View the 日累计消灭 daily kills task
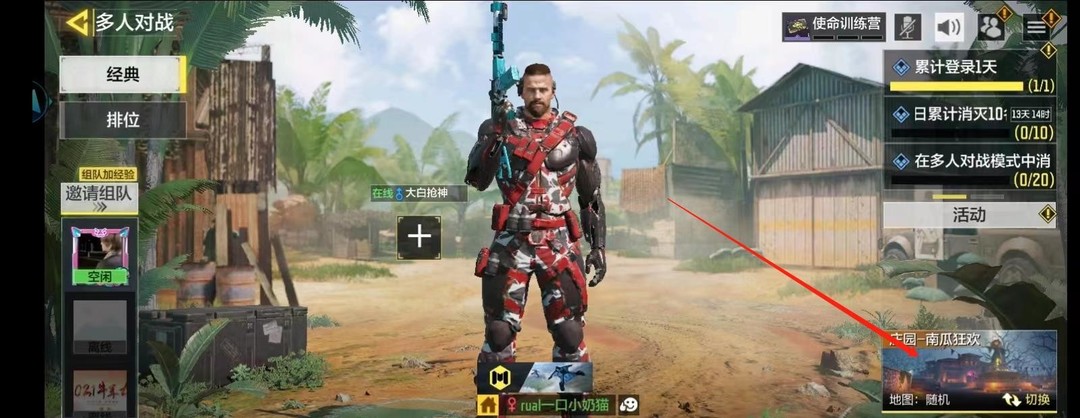Image resolution: width=1080 pixels, height=418 pixels. 969,119
